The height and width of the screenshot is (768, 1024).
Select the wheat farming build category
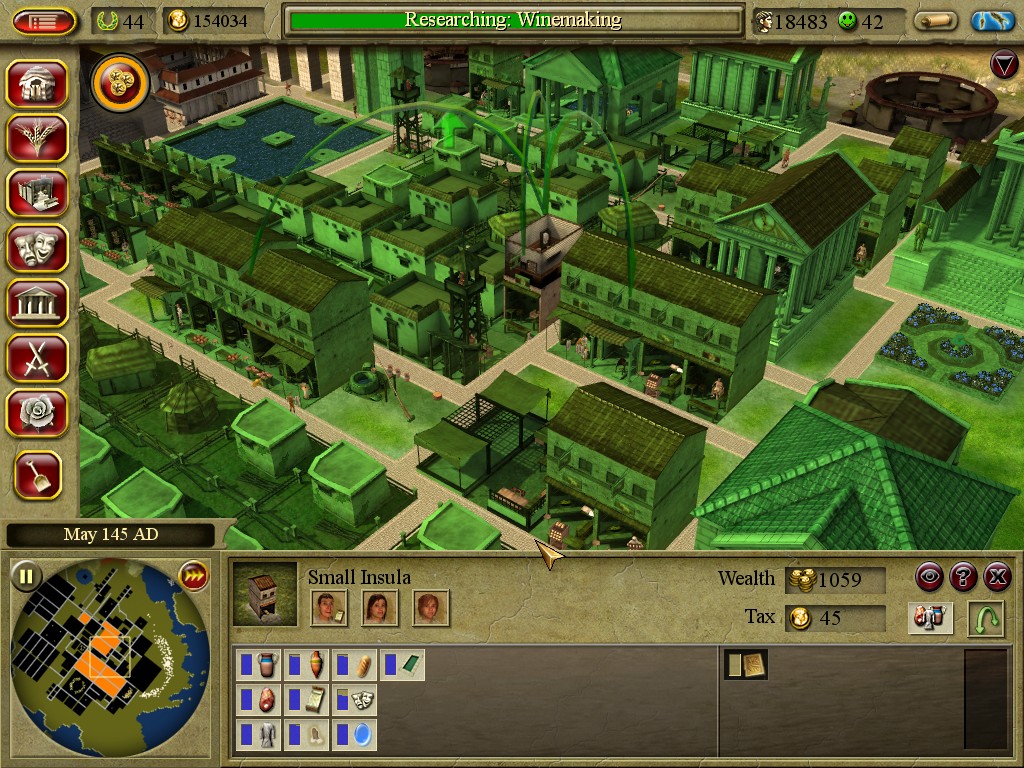click(x=37, y=138)
